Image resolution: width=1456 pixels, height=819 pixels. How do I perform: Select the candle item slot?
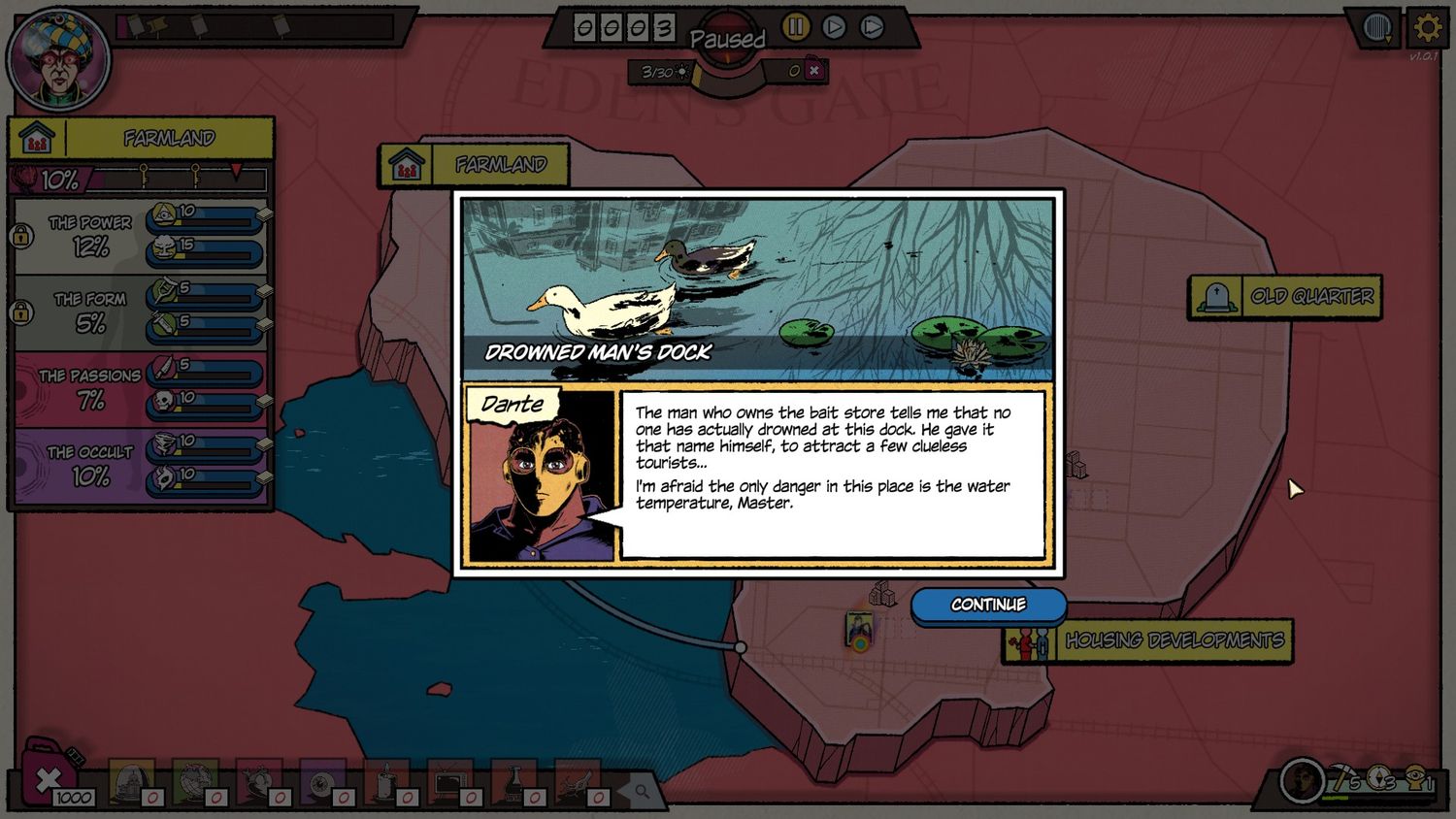pyautogui.click(x=385, y=782)
